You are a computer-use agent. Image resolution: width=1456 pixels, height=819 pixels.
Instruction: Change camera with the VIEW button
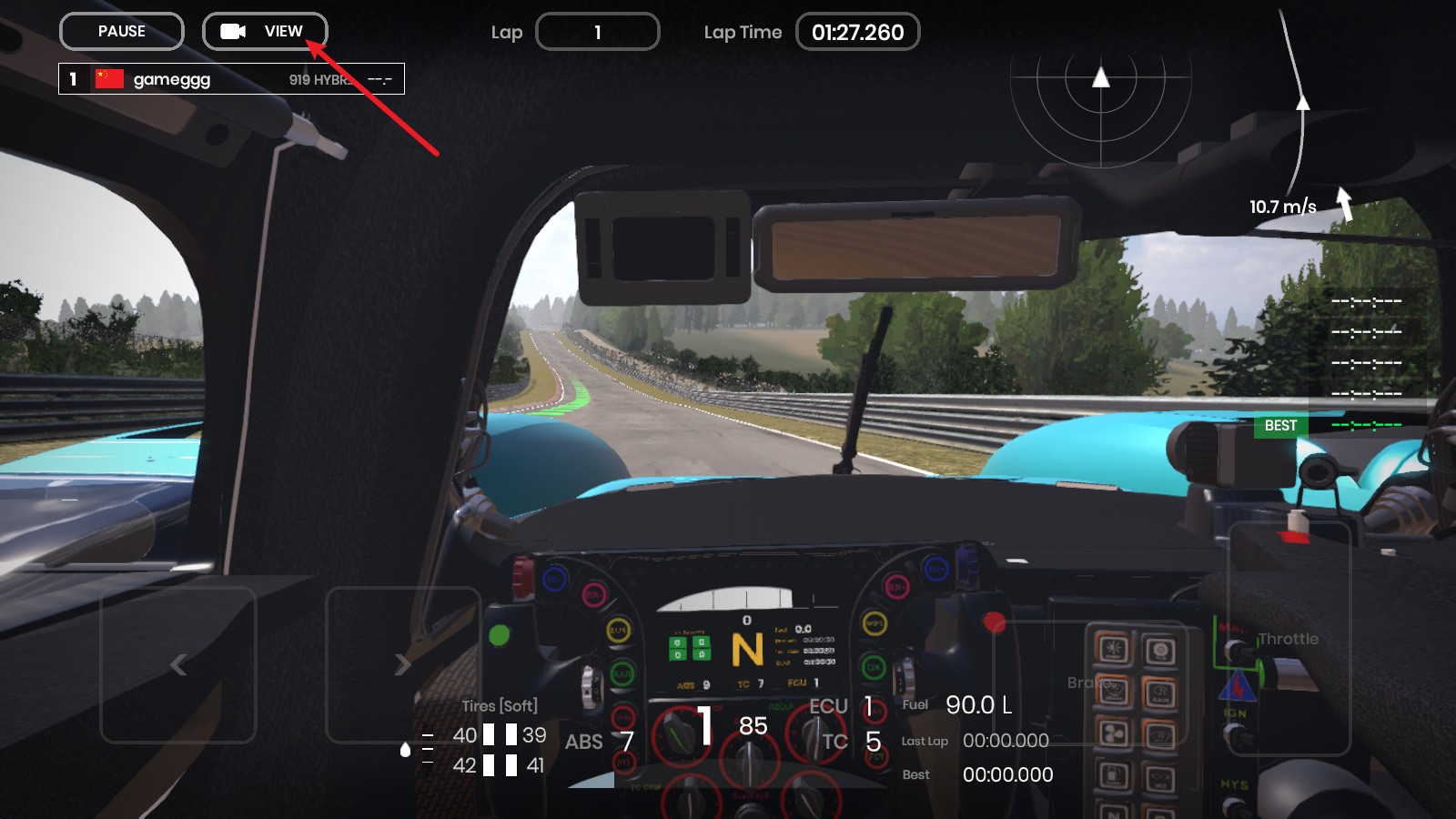[x=265, y=32]
